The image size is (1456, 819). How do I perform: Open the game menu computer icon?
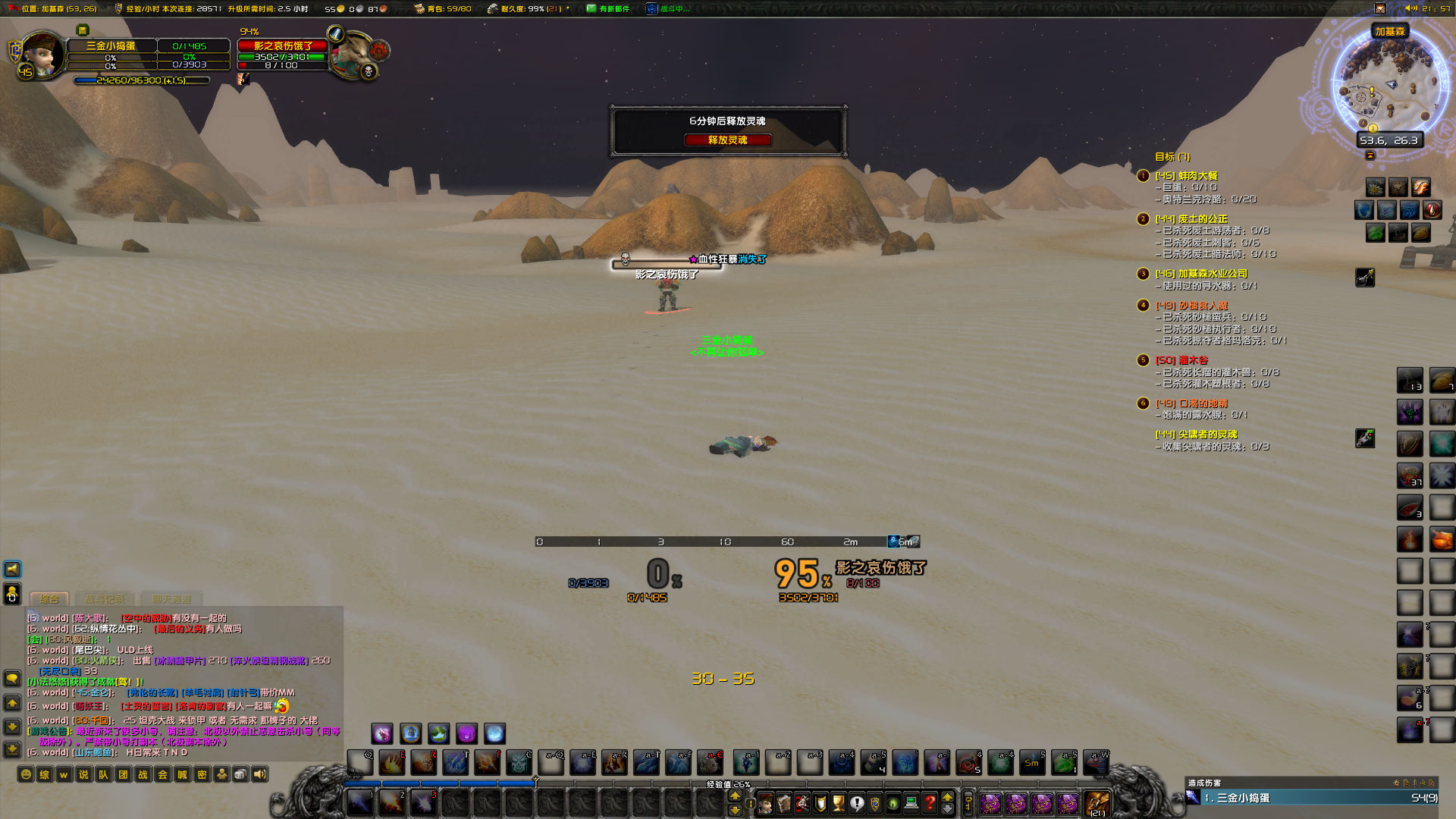click(910, 804)
